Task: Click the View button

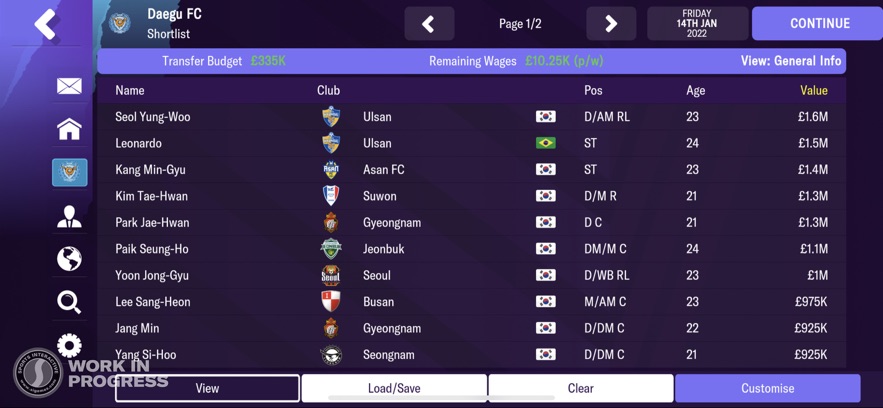Action: pyautogui.click(x=207, y=388)
